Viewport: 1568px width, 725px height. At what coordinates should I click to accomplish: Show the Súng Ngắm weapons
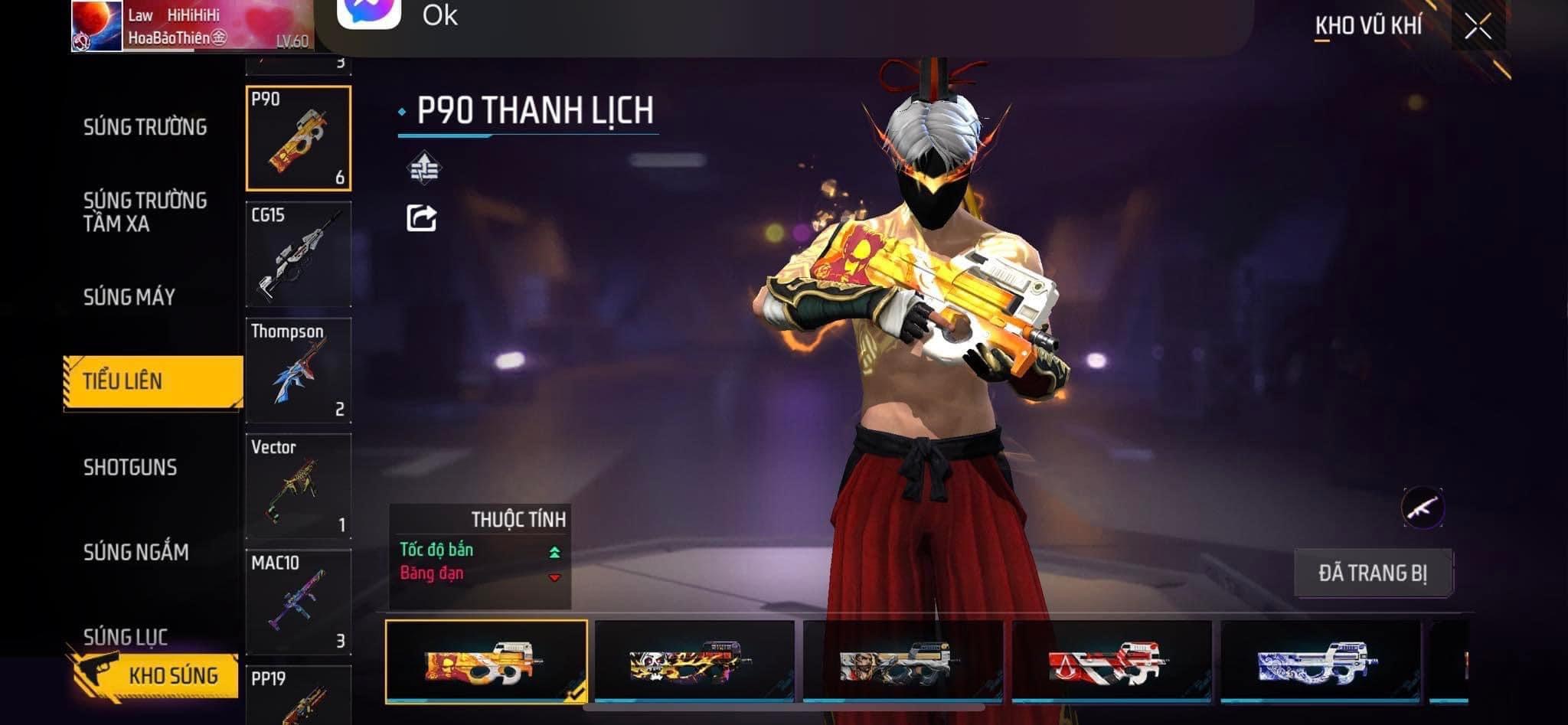(136, 552)
